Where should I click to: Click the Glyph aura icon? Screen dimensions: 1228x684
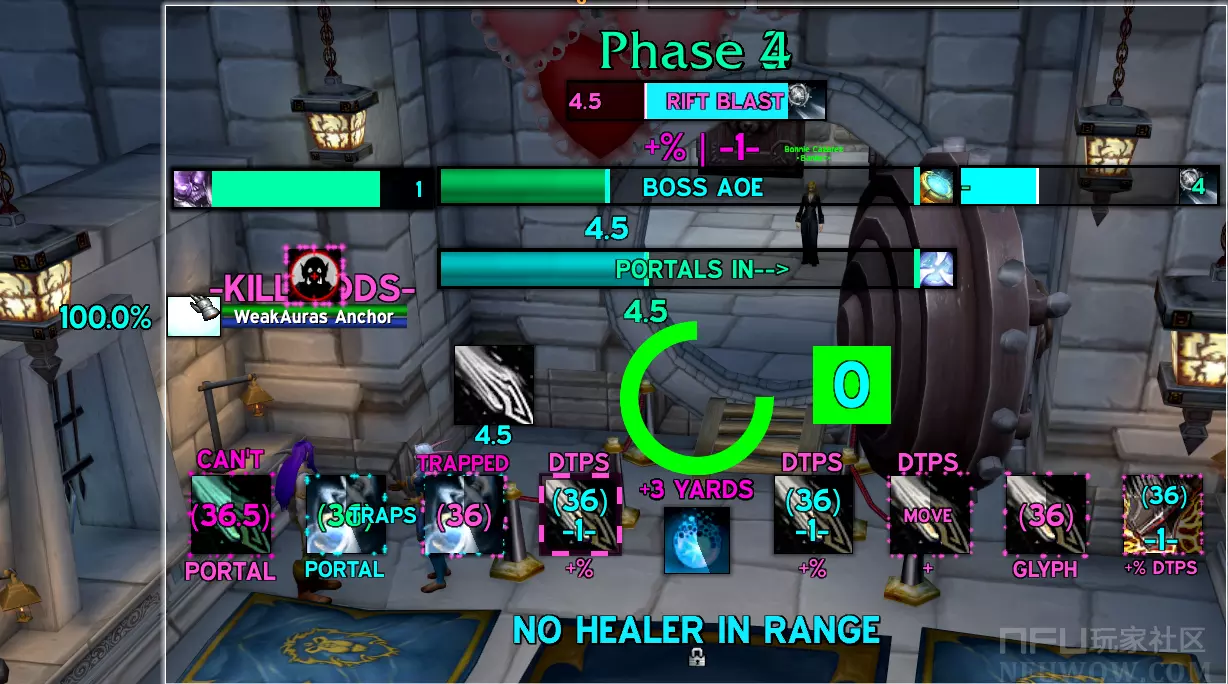pos(1046,515)
